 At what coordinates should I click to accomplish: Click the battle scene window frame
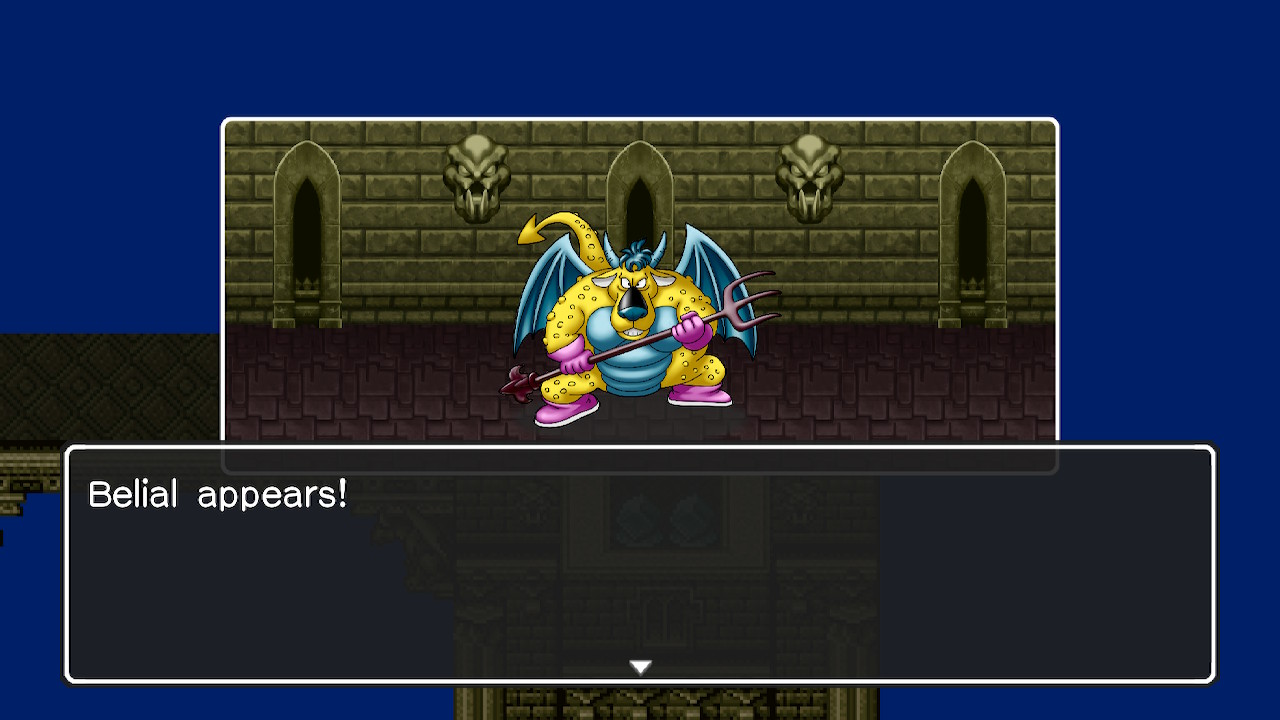pyautogui.click(x=638, y=120)
